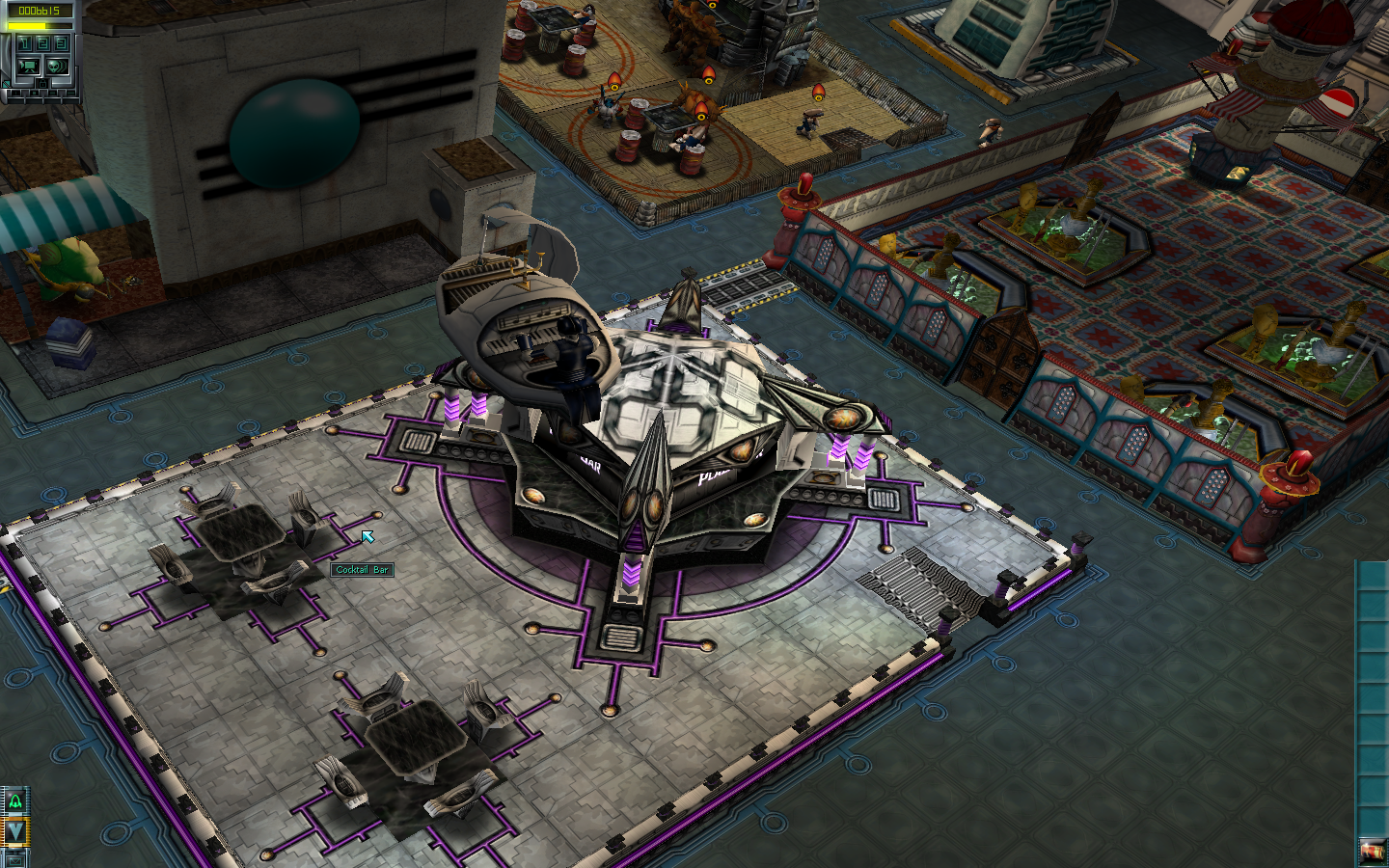Enable game speed 1
1389x868 pixels.
24,43
